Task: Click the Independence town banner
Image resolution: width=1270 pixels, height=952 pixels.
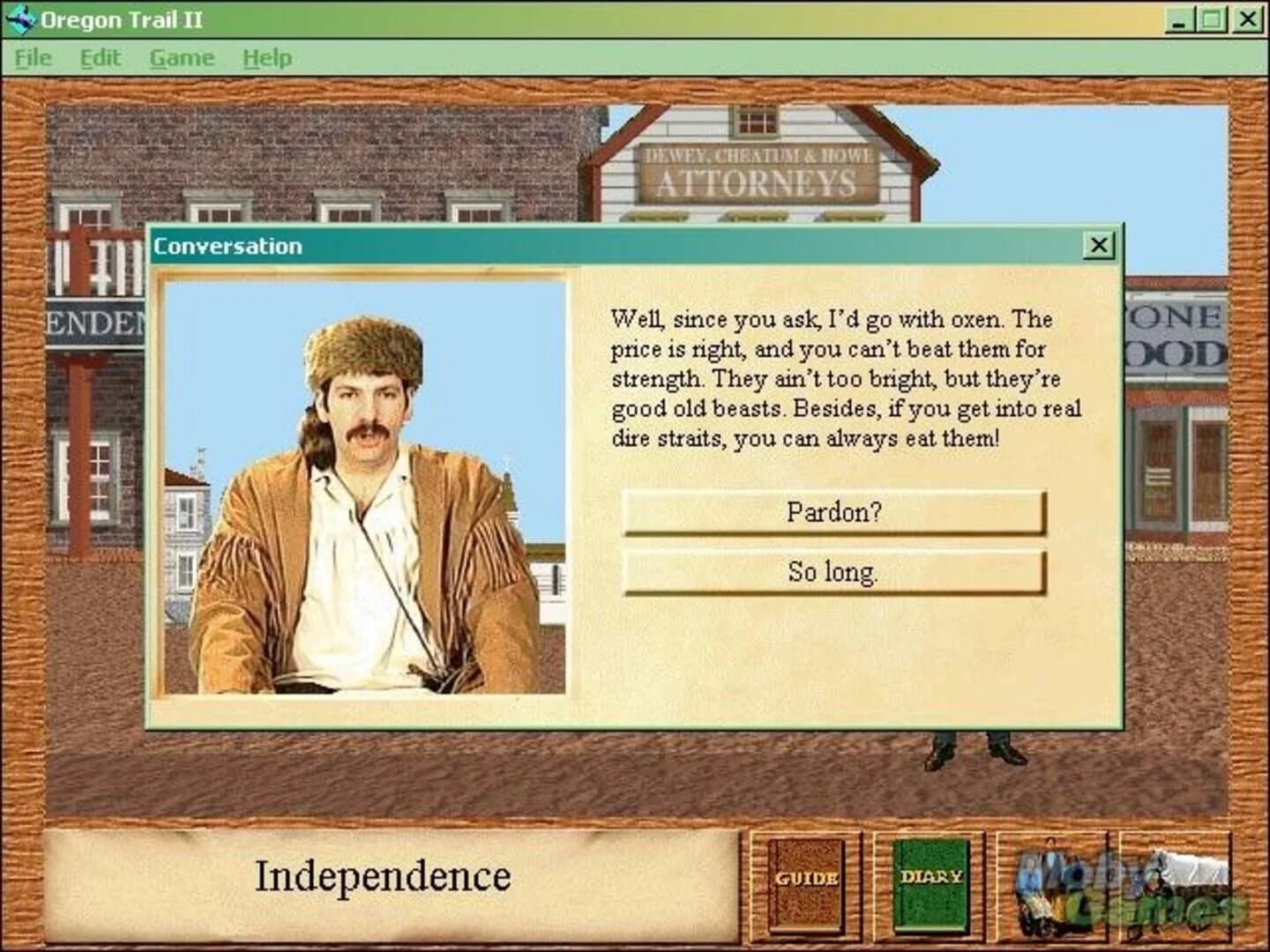Action: (x=384, y=875)
